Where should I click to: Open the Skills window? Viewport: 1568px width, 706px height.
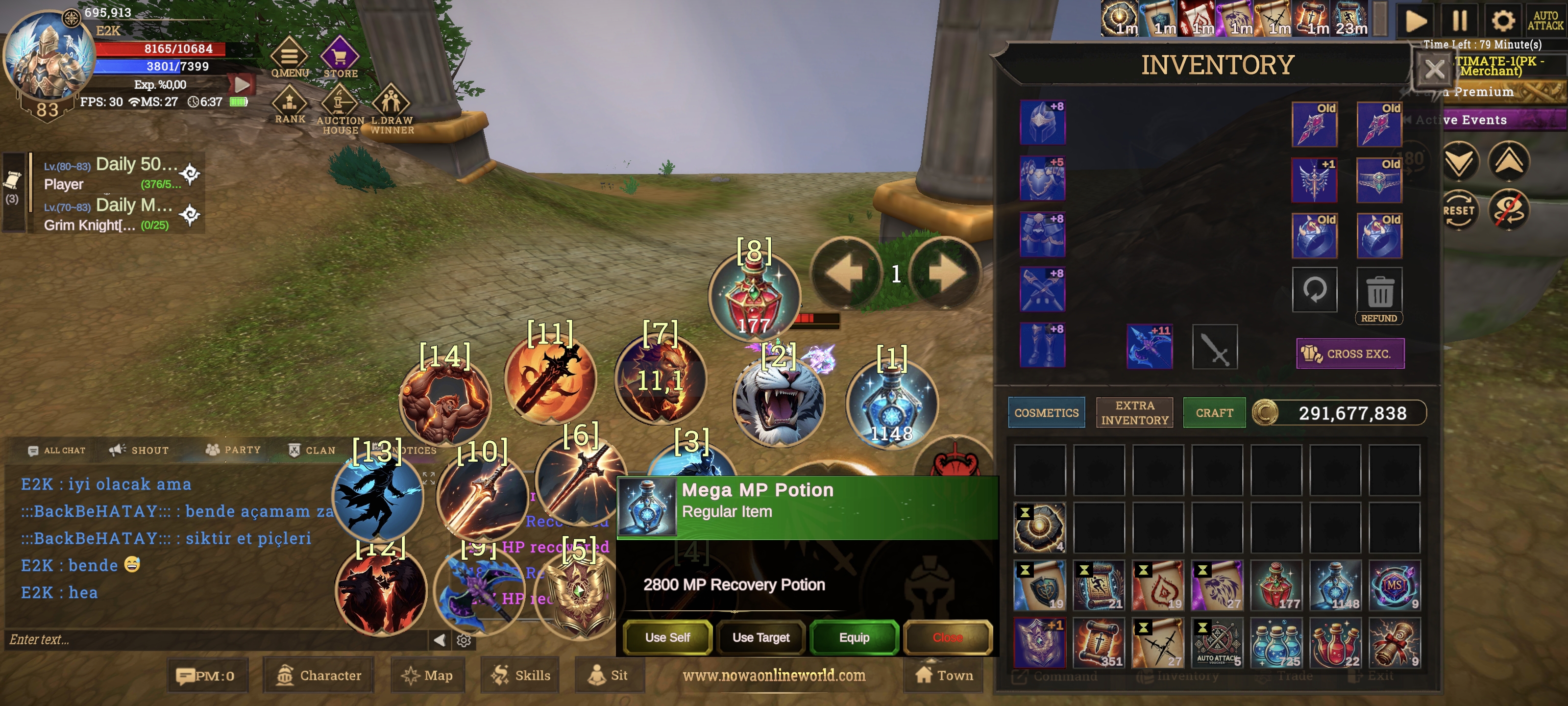[520, 675]
